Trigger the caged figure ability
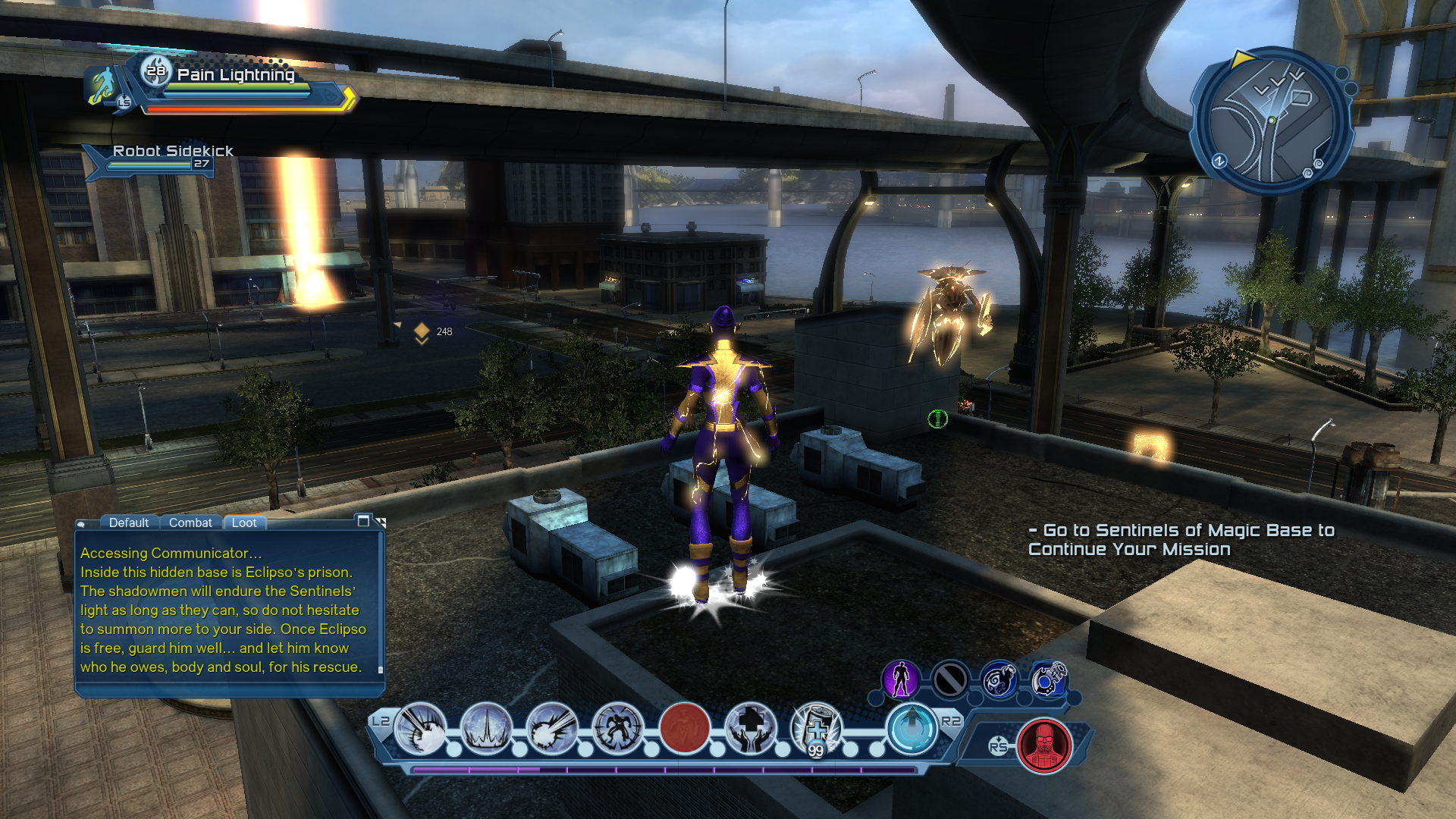 pos(618,729)
